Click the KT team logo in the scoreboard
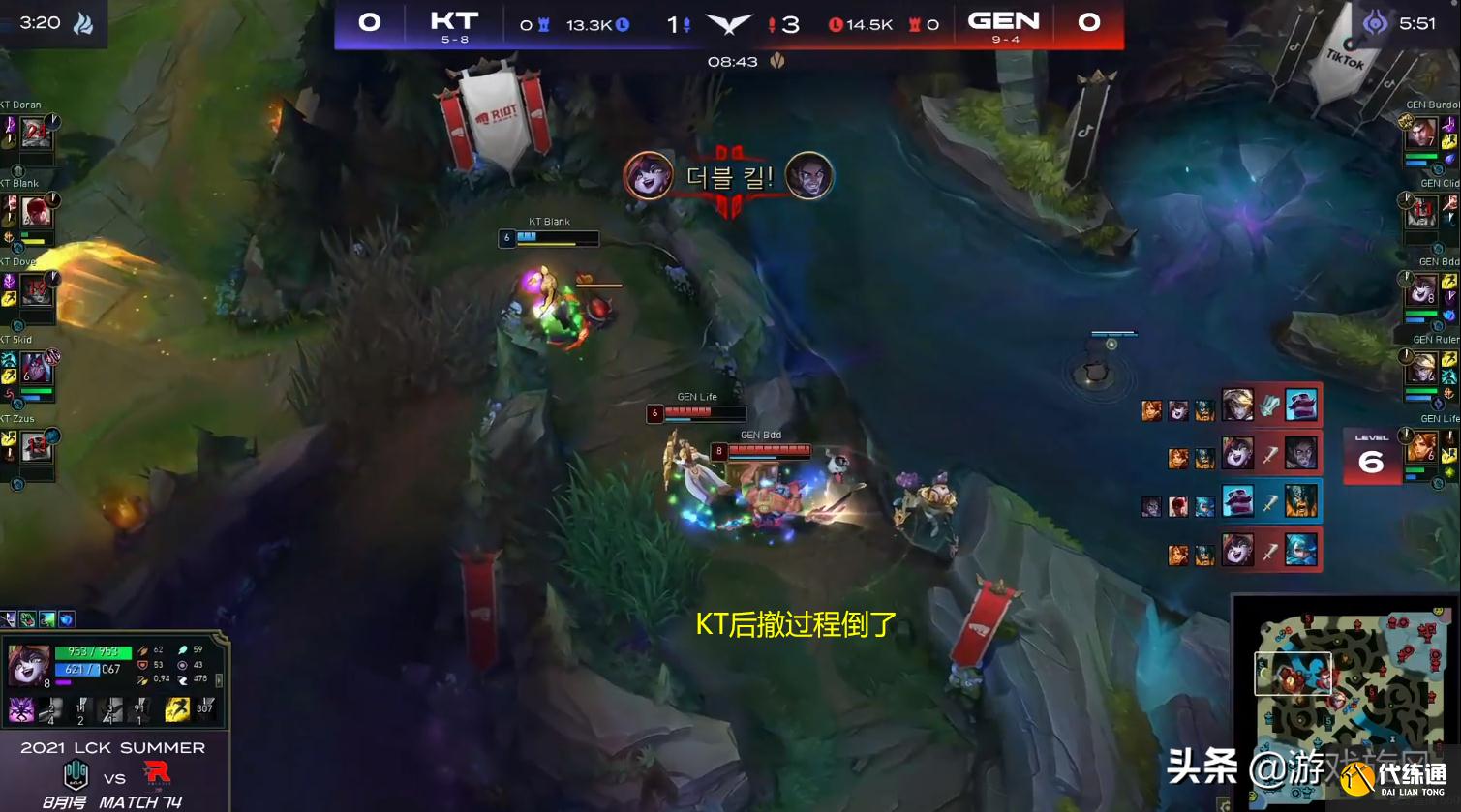 coord(453,21)
